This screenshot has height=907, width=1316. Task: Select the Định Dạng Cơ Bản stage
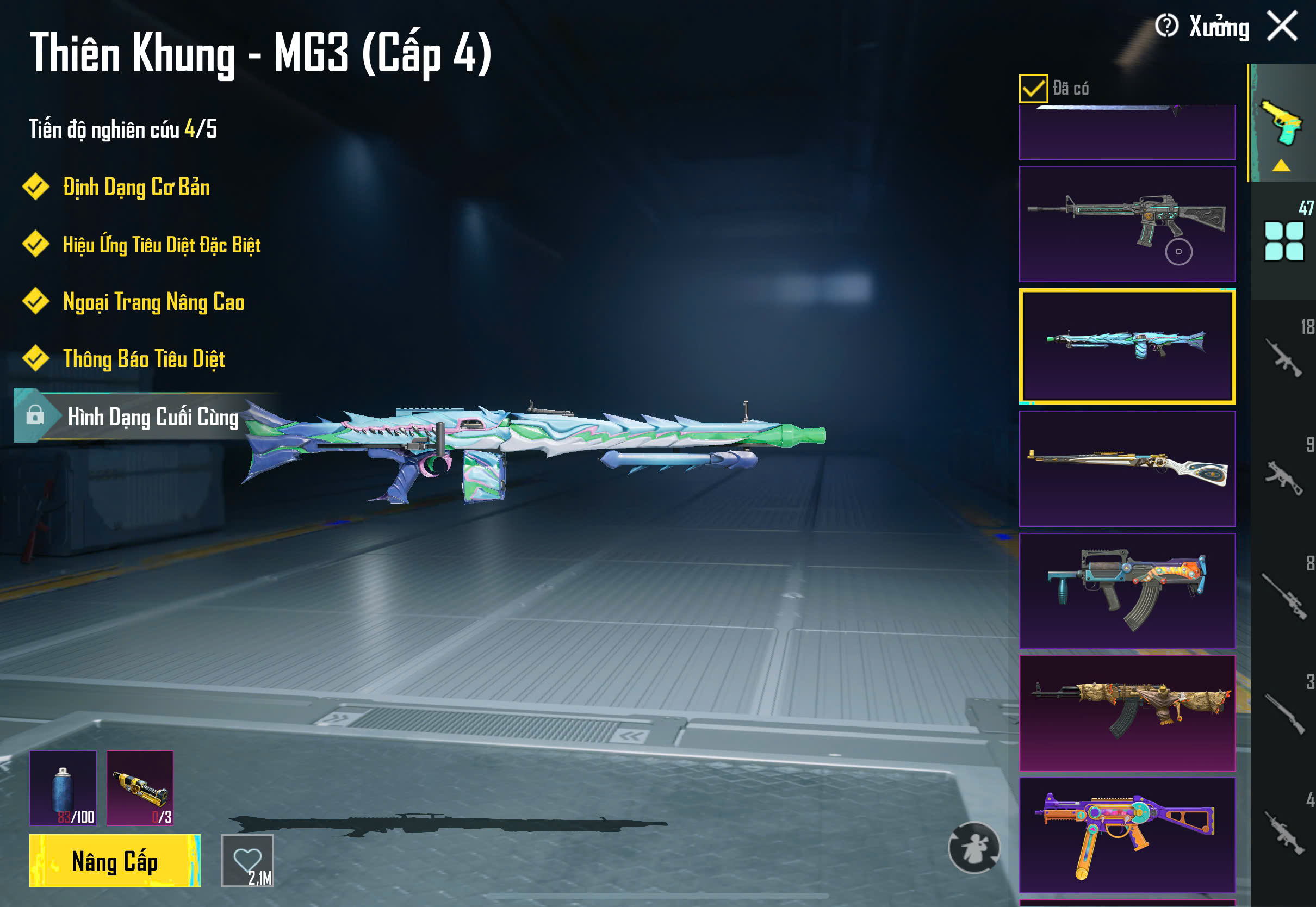pos(136,188)
